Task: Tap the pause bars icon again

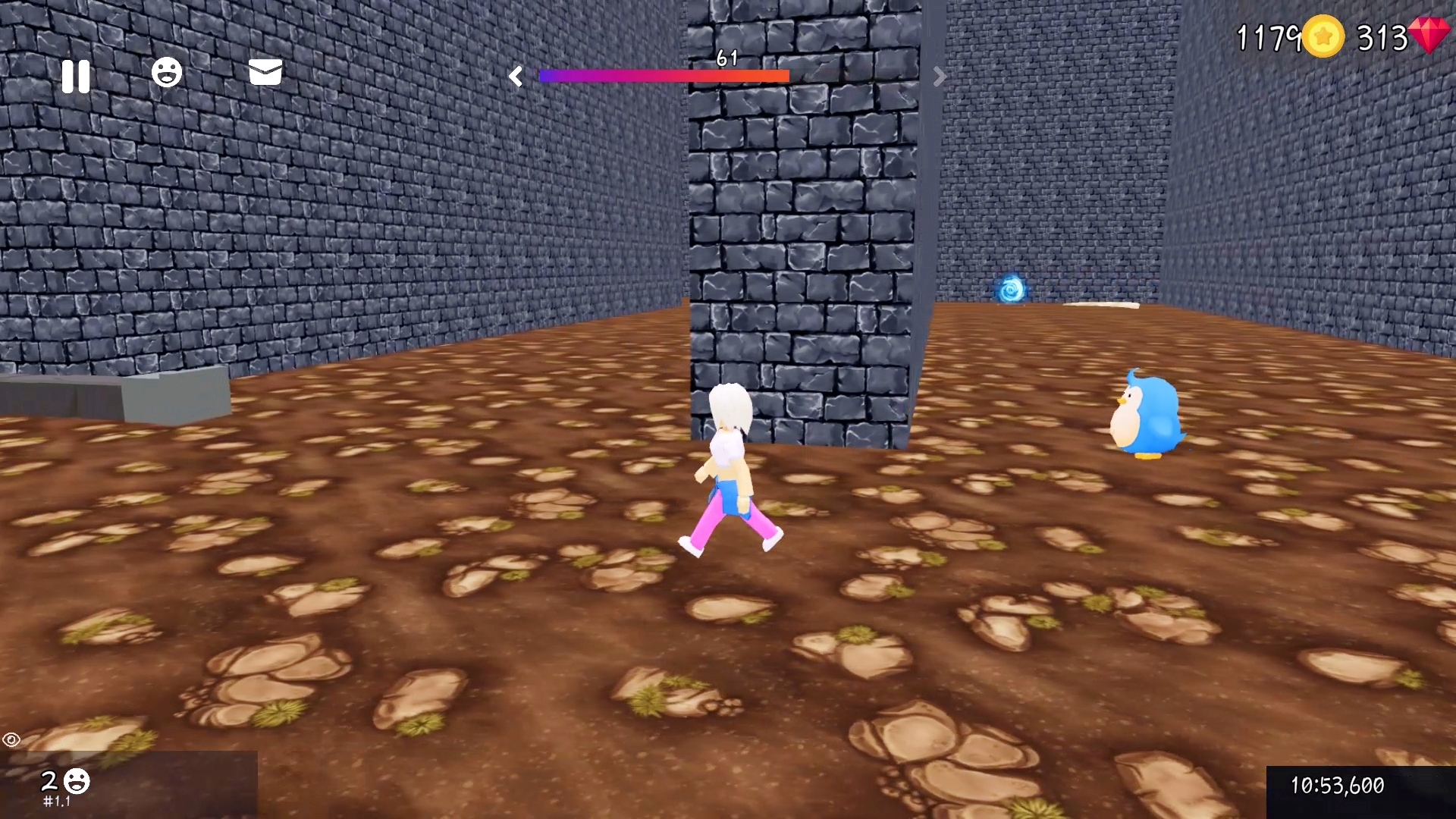Action: pos(75,75)
